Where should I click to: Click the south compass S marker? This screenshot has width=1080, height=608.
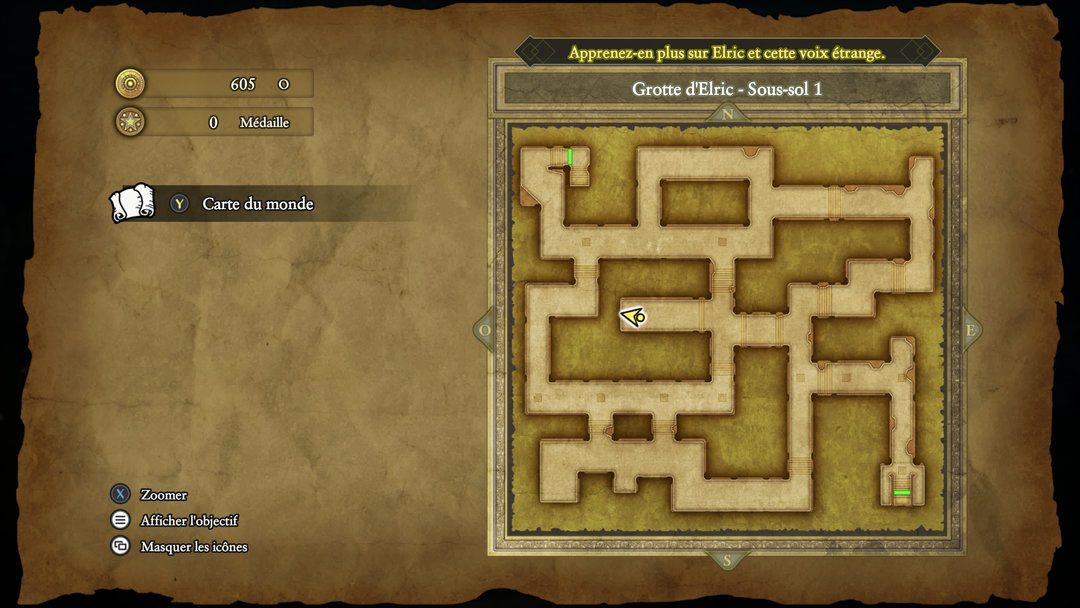click(727, 560)
